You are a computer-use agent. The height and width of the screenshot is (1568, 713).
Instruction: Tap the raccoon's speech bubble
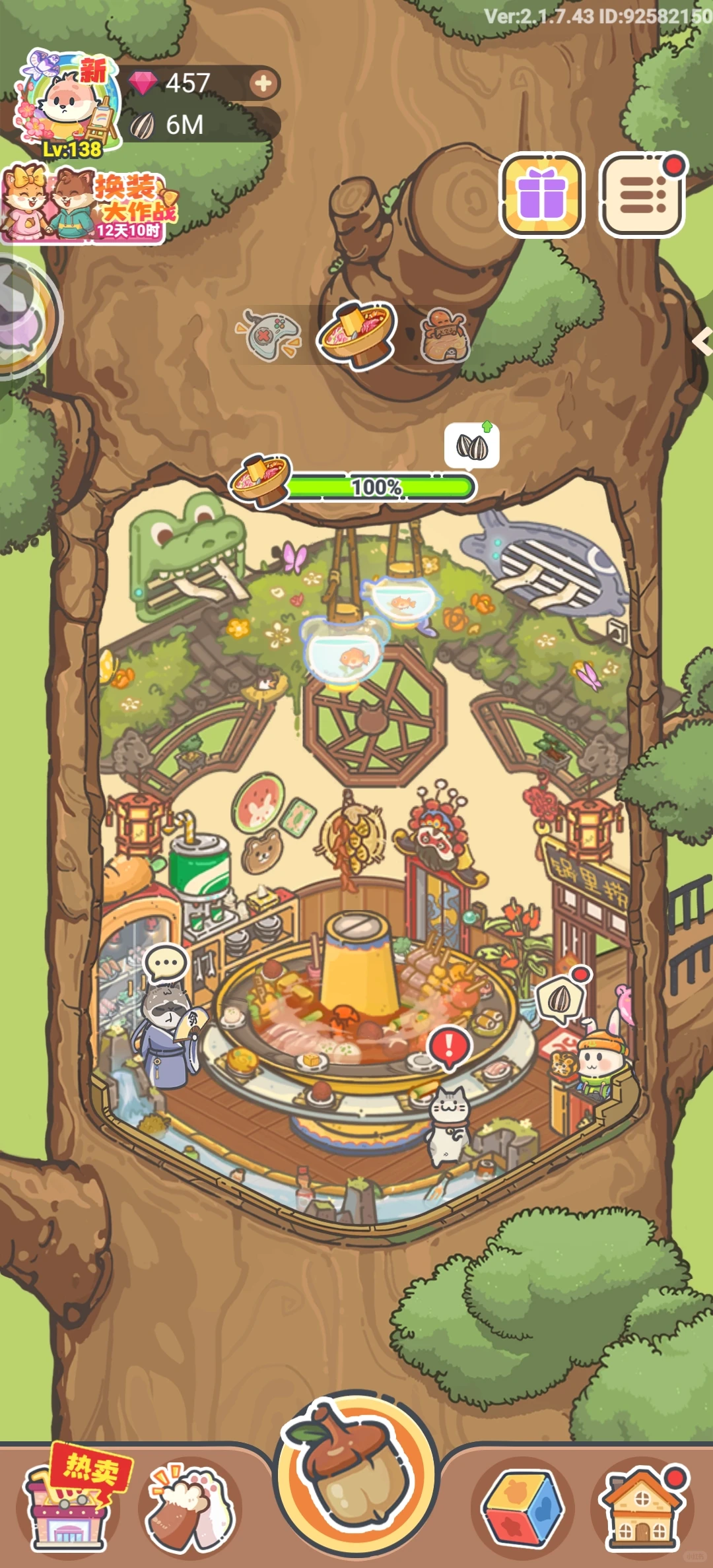pos(166,963)
